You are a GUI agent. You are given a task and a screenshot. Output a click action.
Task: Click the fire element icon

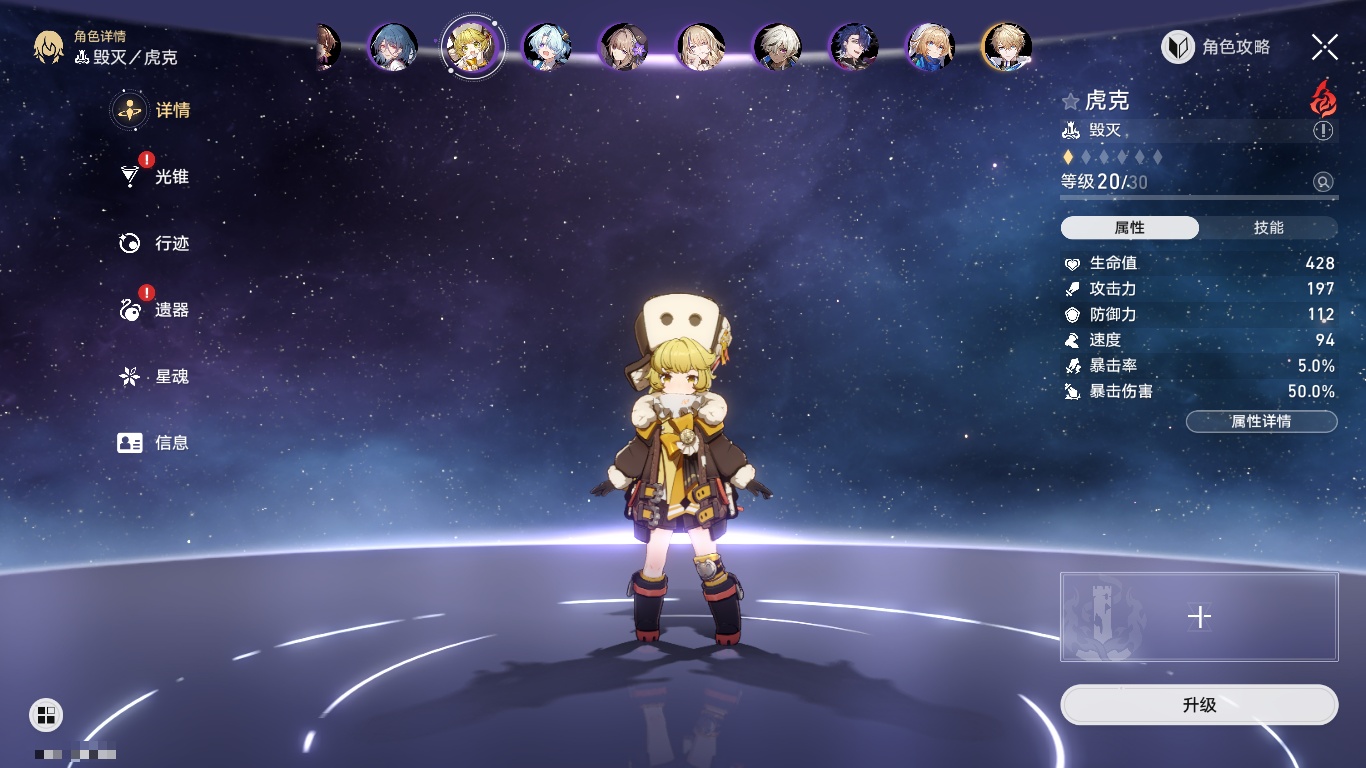tap(1323, 99)
